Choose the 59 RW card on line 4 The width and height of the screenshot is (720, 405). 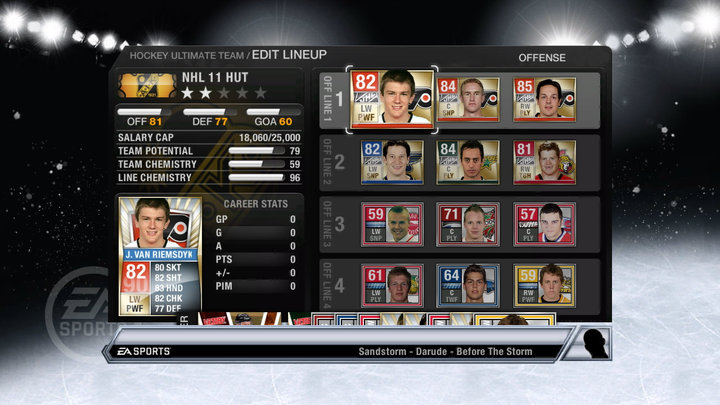click(543, 284)
